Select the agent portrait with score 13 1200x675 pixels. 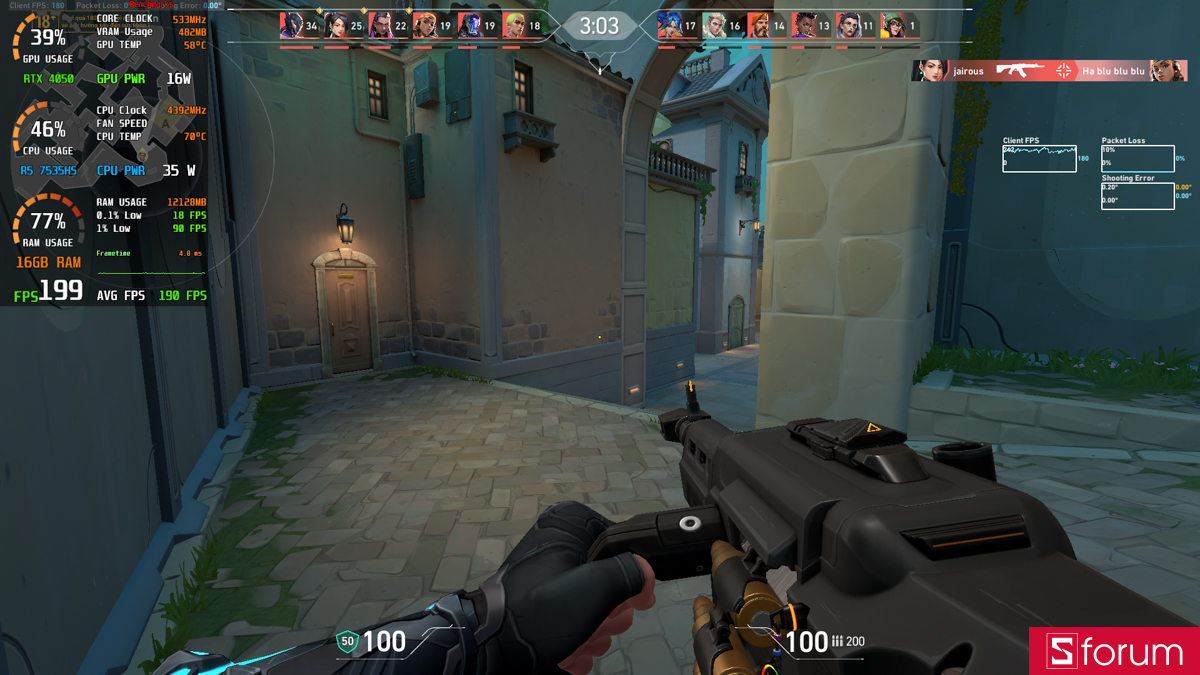point(804,26)
